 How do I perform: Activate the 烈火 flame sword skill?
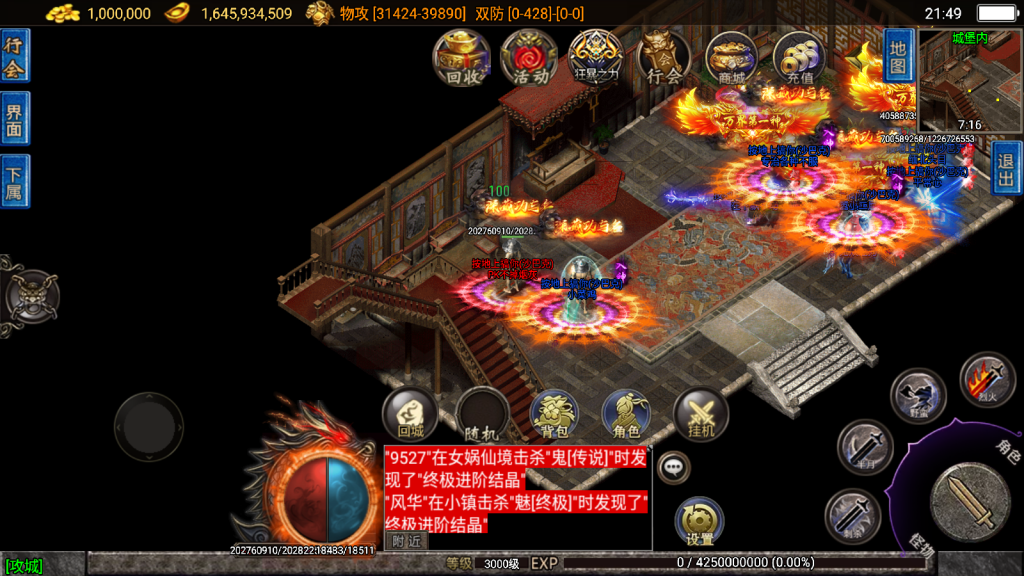987,380
